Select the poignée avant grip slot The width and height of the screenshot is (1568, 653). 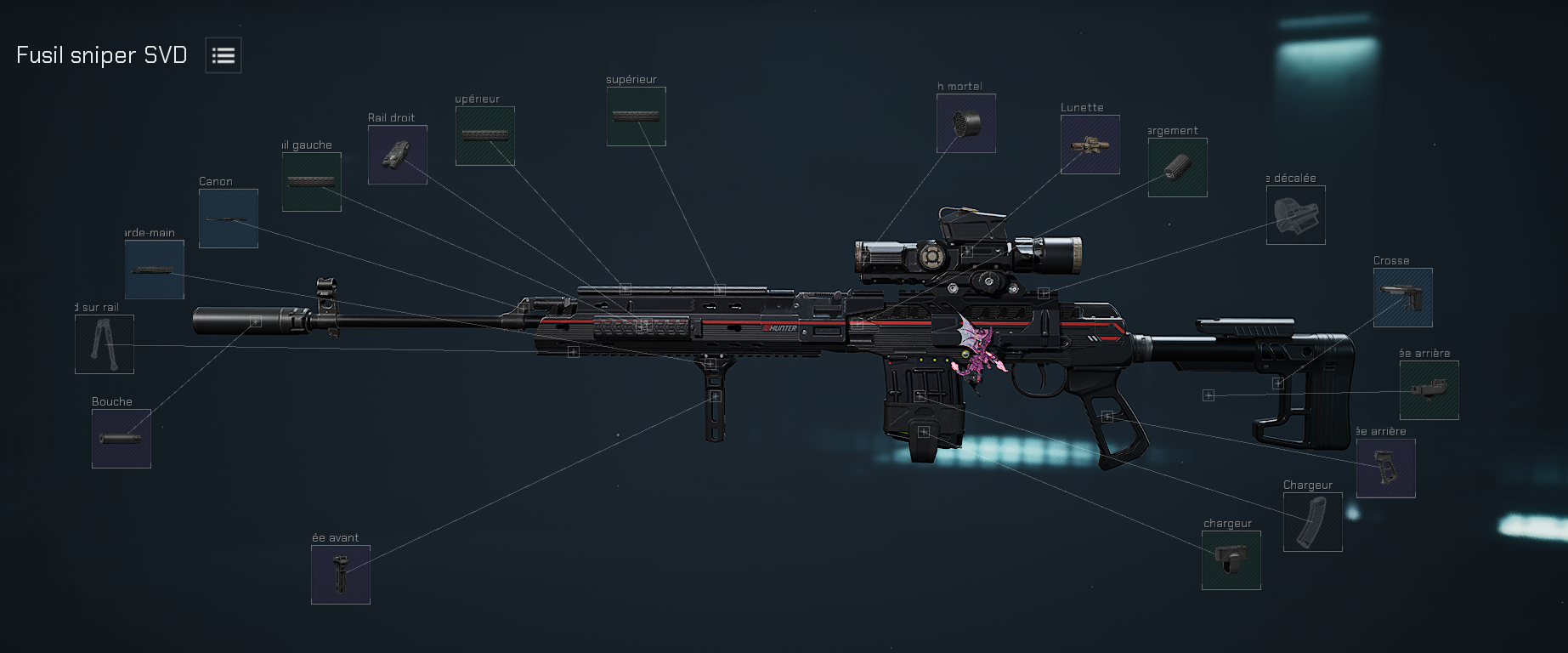click(x=340, y=575)
